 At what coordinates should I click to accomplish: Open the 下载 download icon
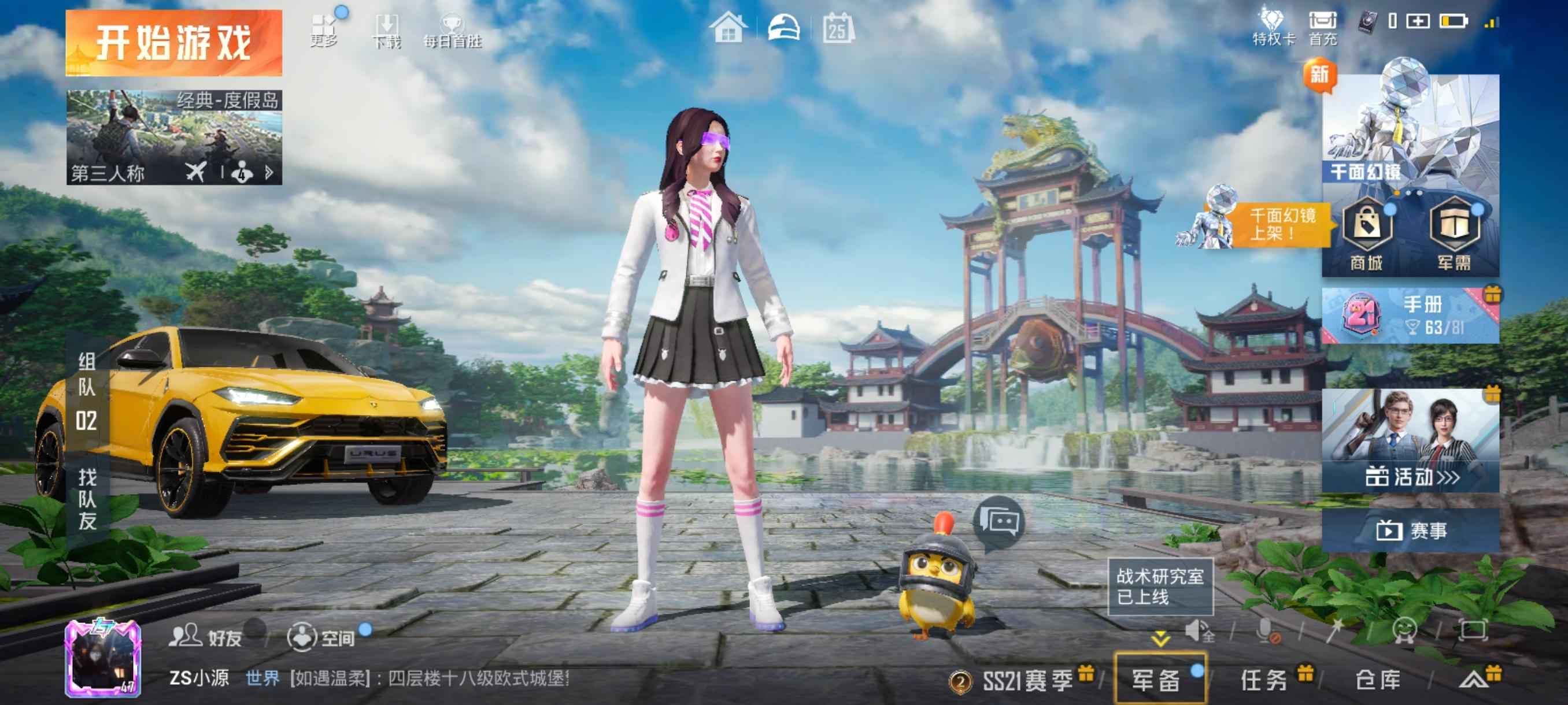click(x=387, y=32)
